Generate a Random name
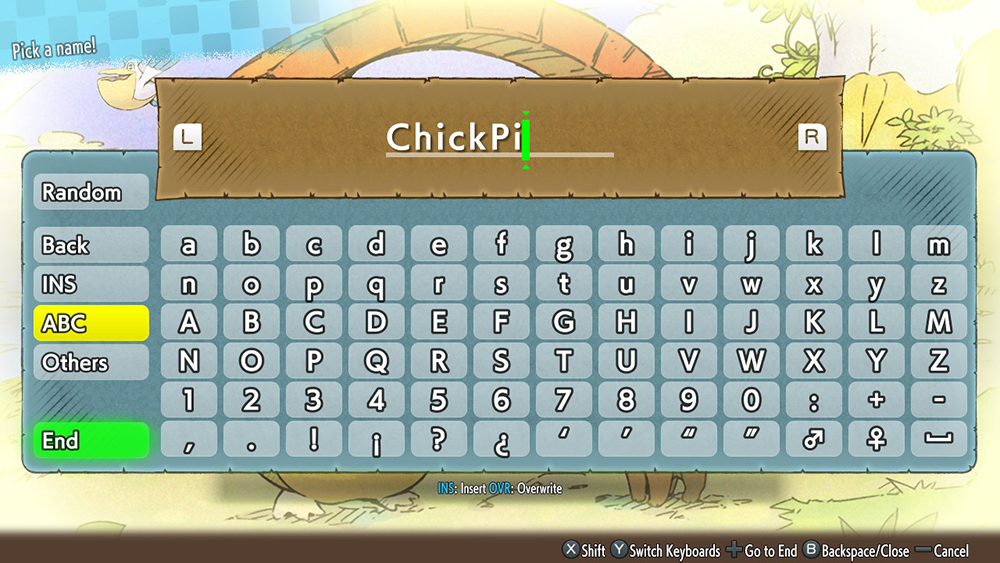 click(91, 192)
